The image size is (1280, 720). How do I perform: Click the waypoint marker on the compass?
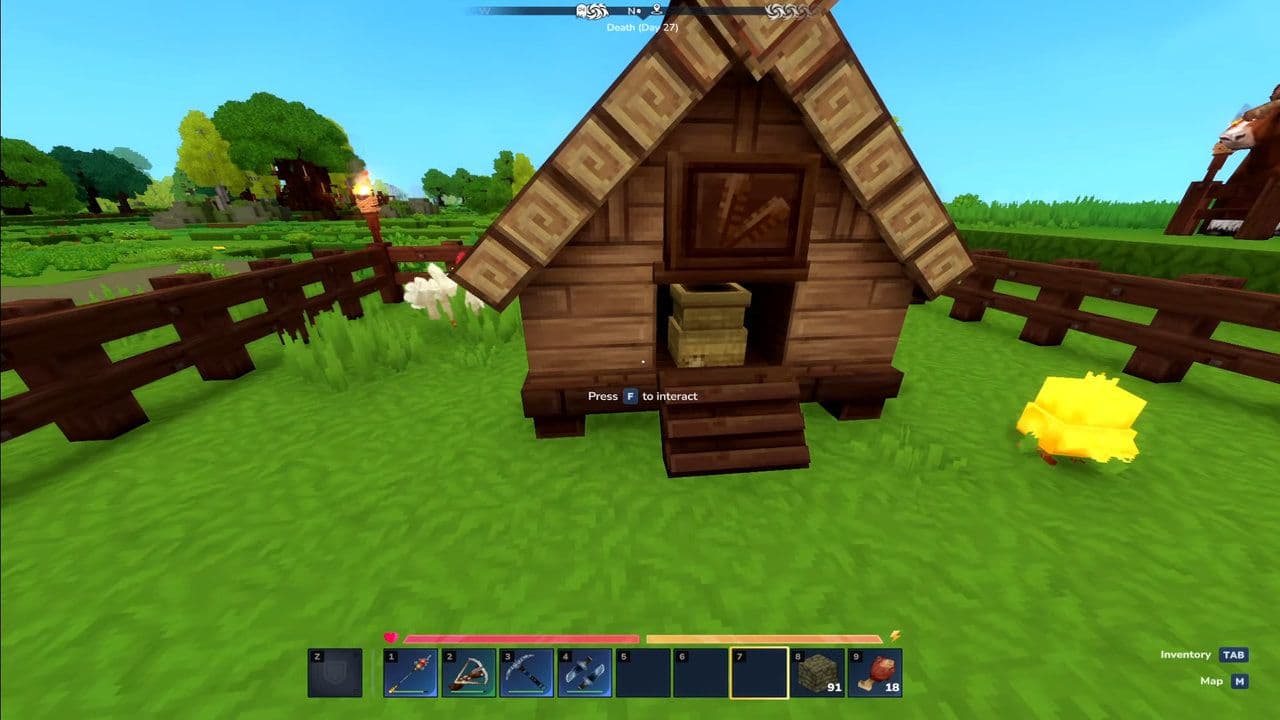(x=656, y=10)
